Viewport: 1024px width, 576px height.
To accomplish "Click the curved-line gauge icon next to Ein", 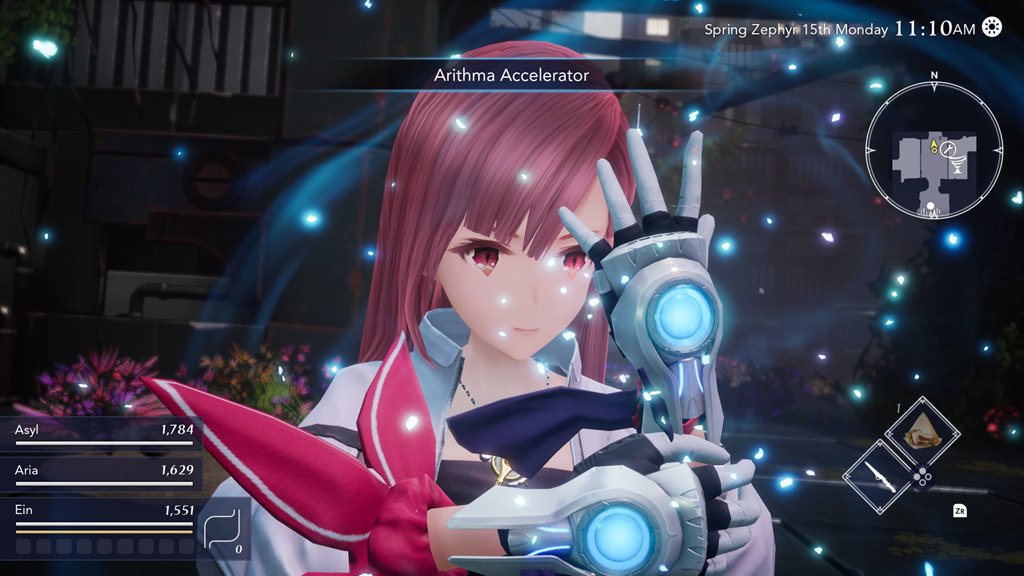I will click(223, 529).
